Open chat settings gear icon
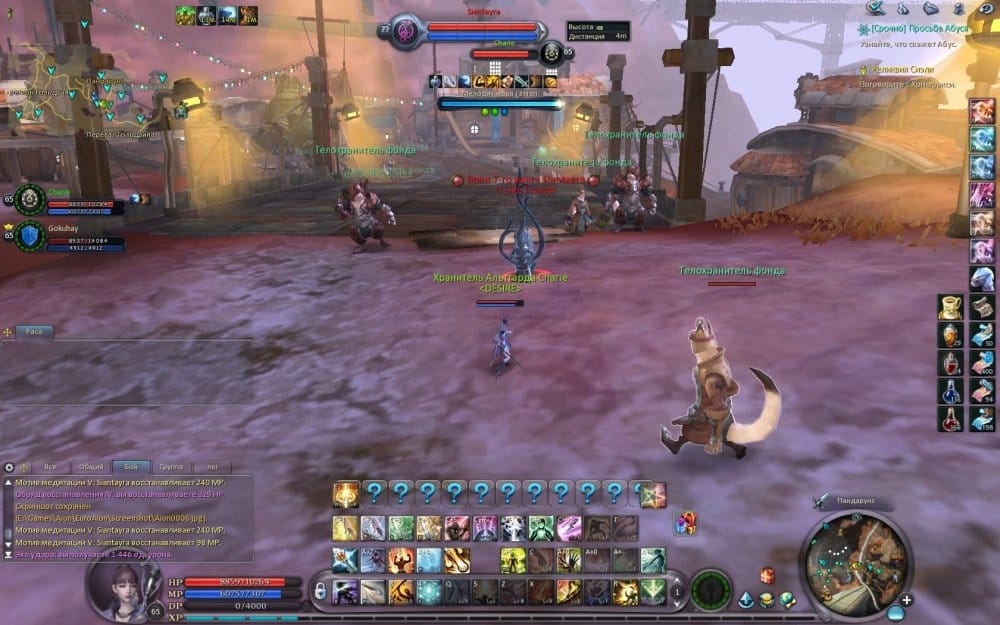The image size is (1000, 625). pyautogui.click(x=10, y=467)
